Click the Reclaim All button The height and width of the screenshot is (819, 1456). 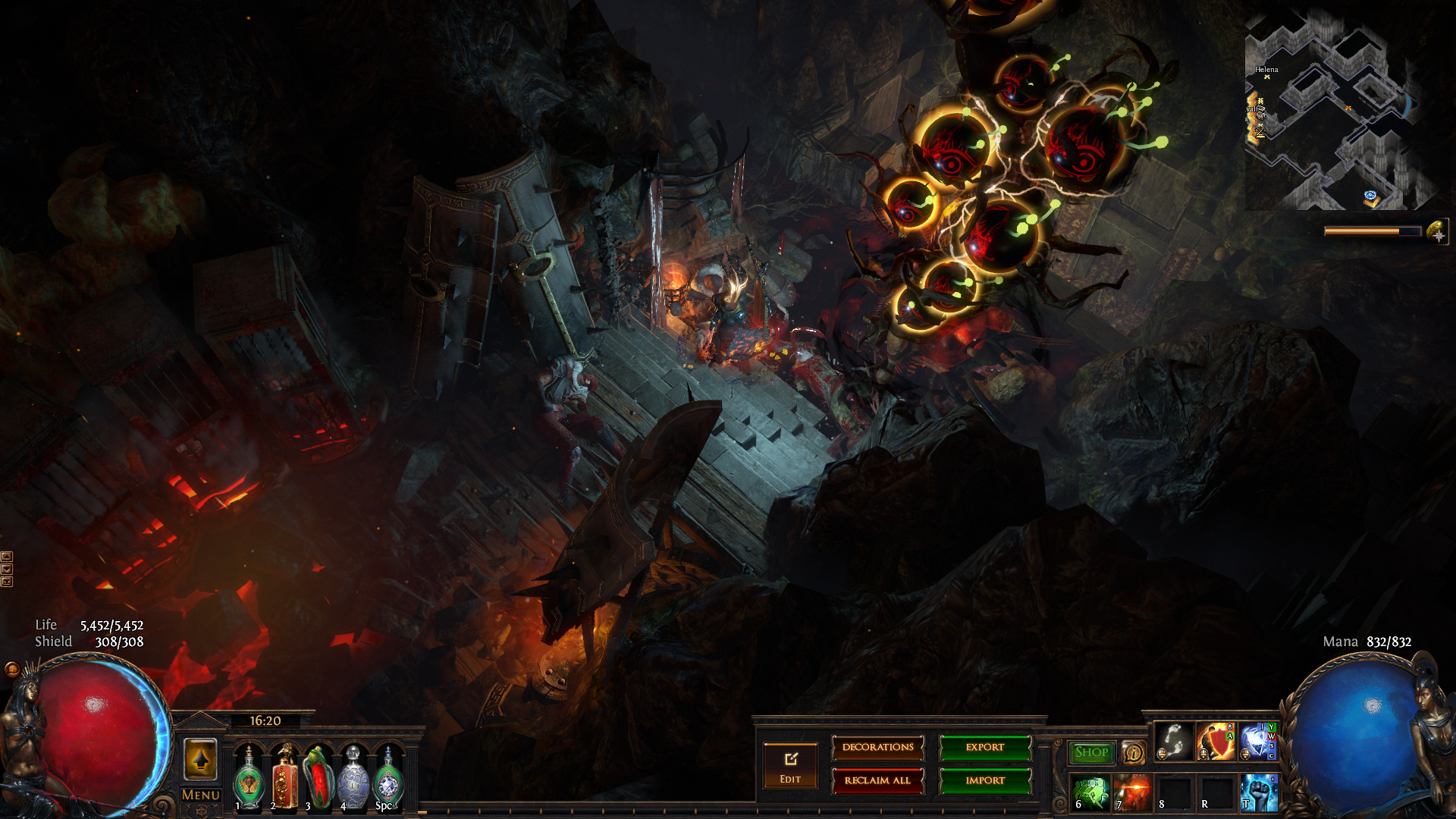tap(877, 780)
